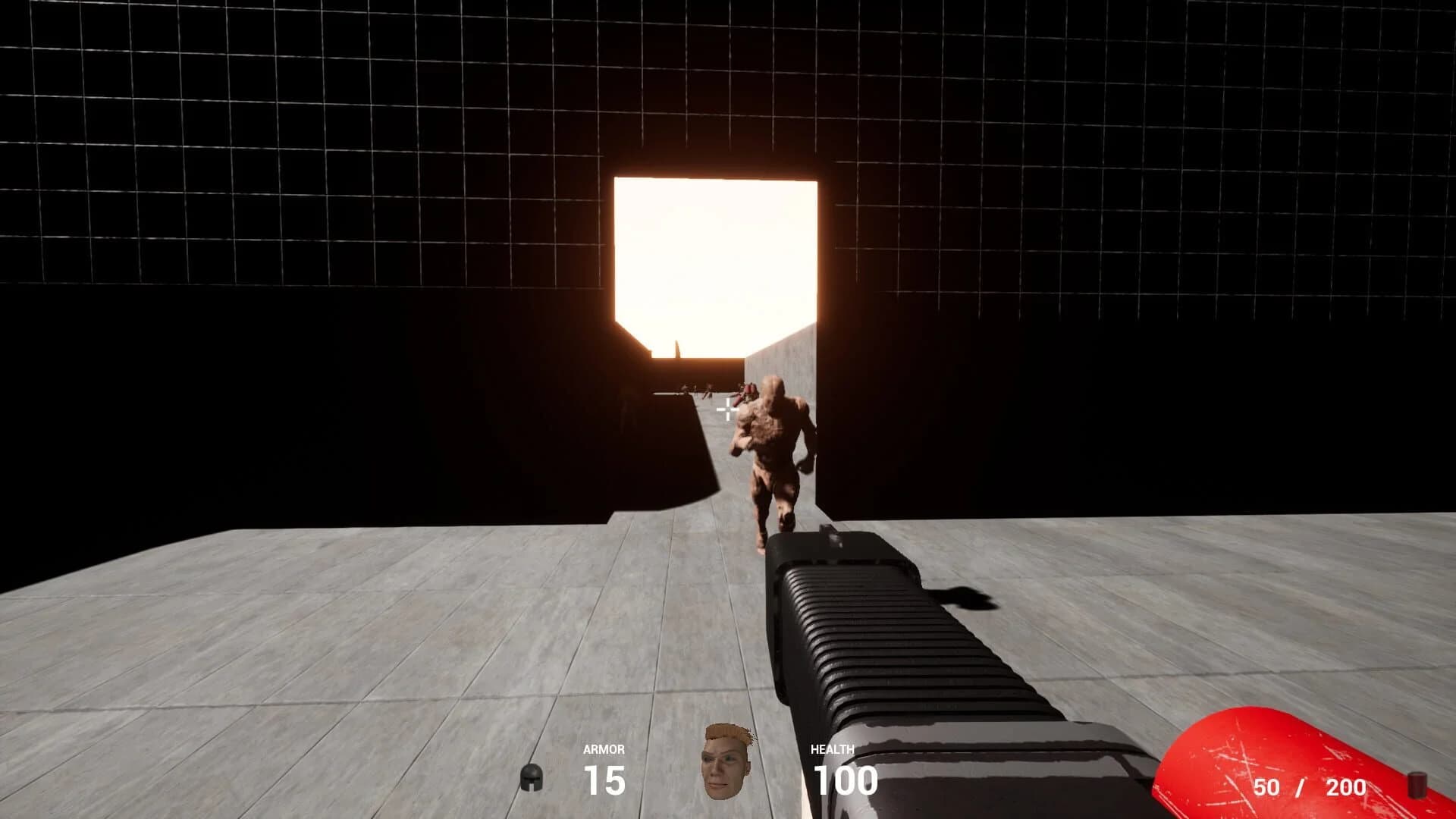Image resolution: width=1456 pixels, height=819 pixels.
Task: Click the reserve ammo reading 200
Action: pyautogui.click(x=1346, y=789)
